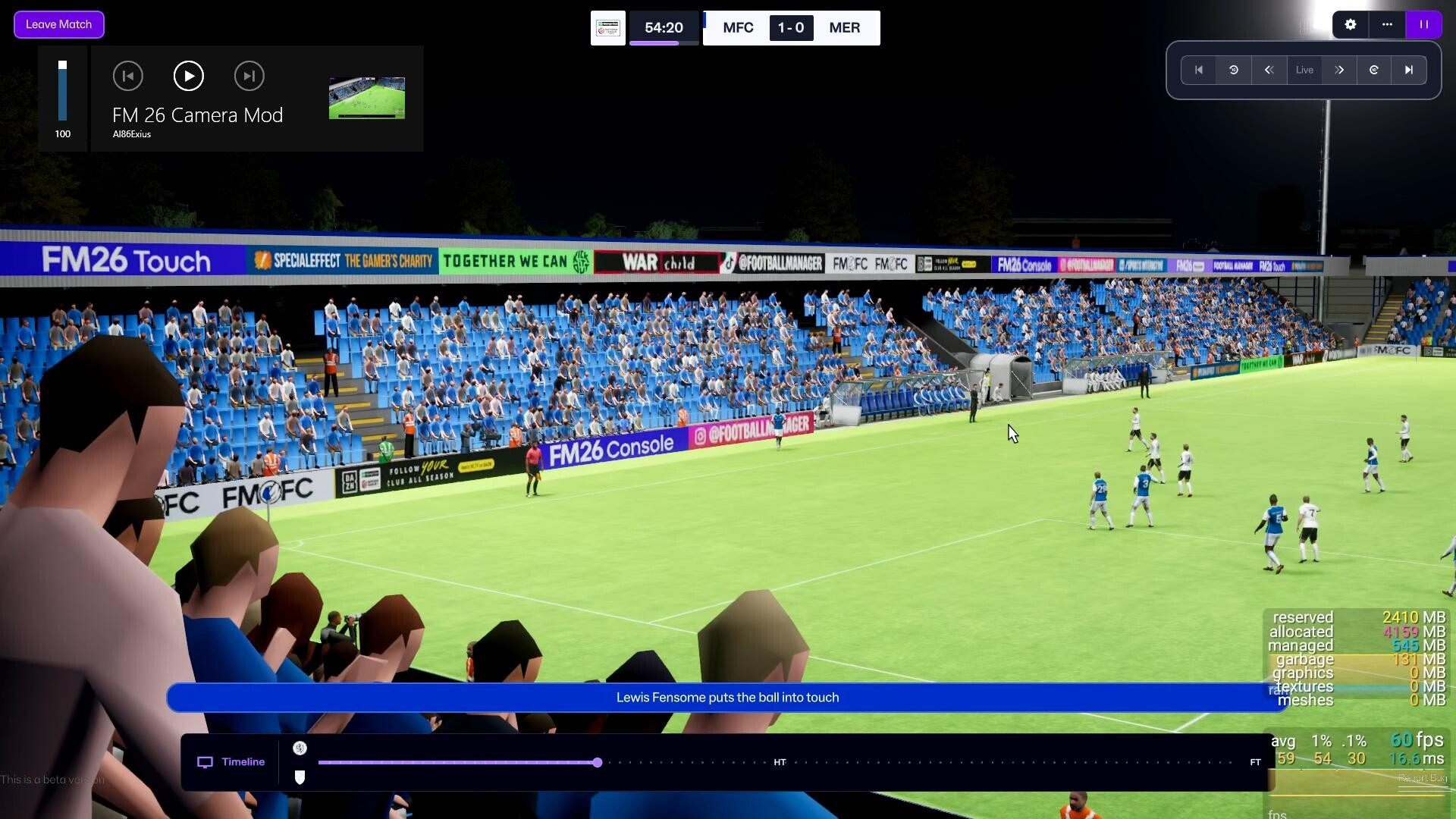Click the MER team name on the scoreboard
The height and width of the screenshot is (819, 1456).
pyautogui.click(x=844, y=28)
